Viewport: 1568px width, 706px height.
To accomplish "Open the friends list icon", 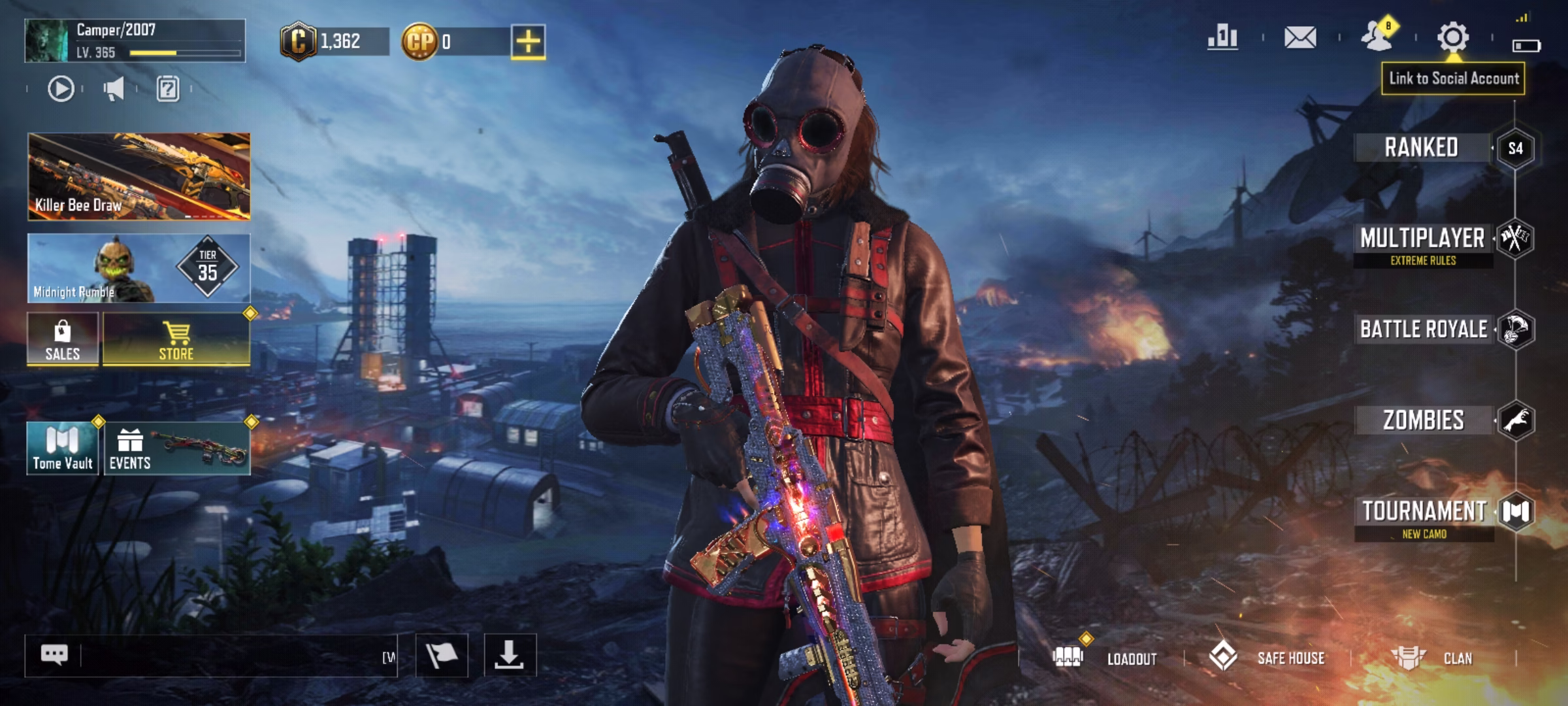I will tap(1377, 37).
